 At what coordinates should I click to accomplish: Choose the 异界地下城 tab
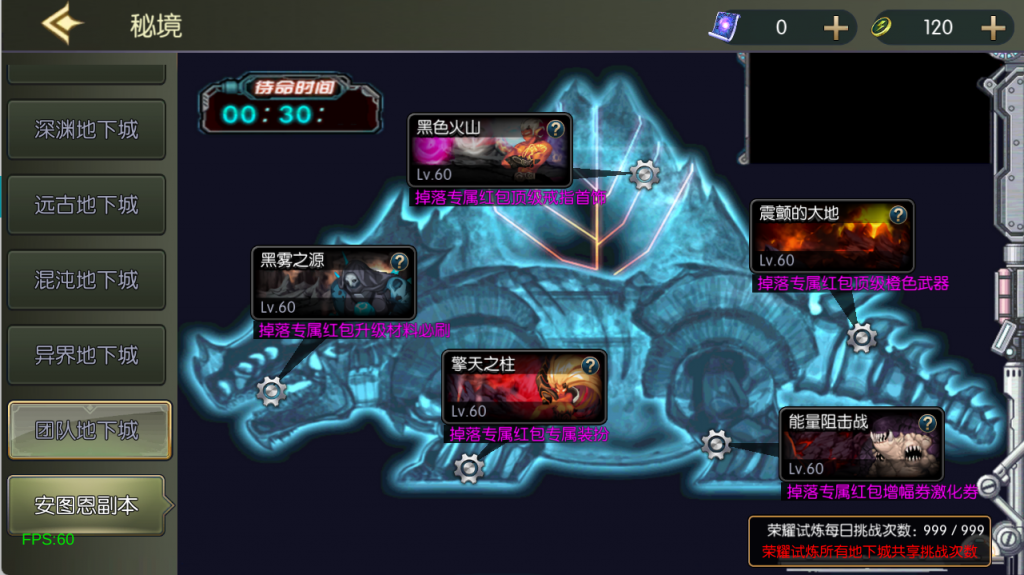coord(86,355)
